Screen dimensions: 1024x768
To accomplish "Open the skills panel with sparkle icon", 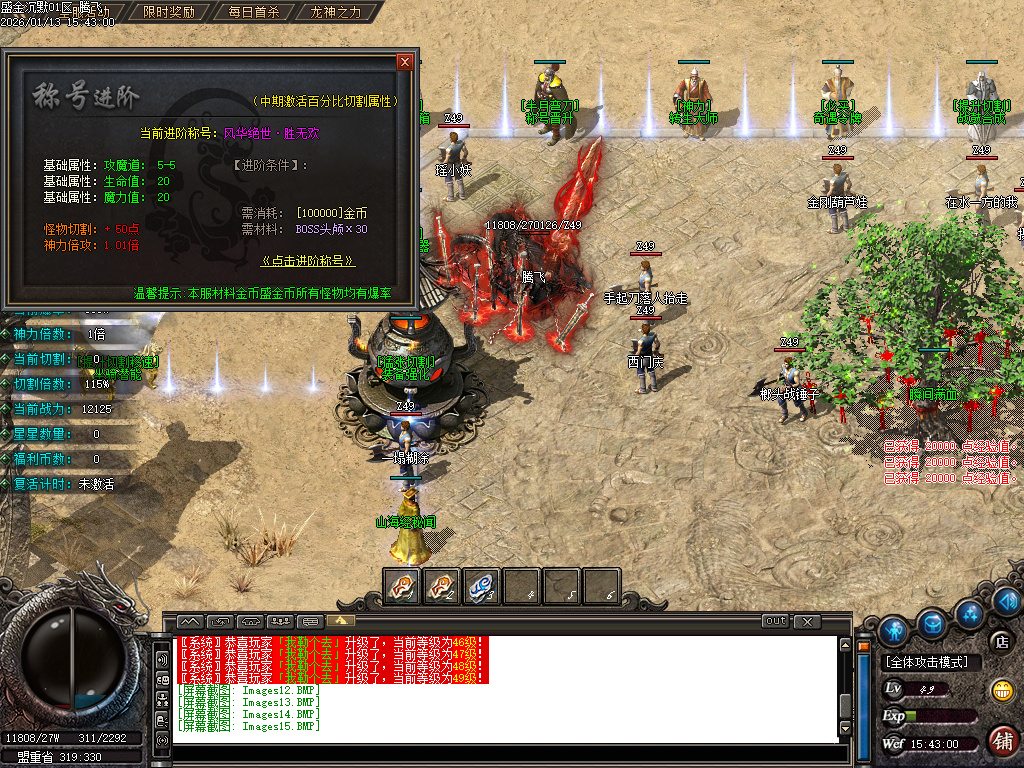I will [968, 612].
